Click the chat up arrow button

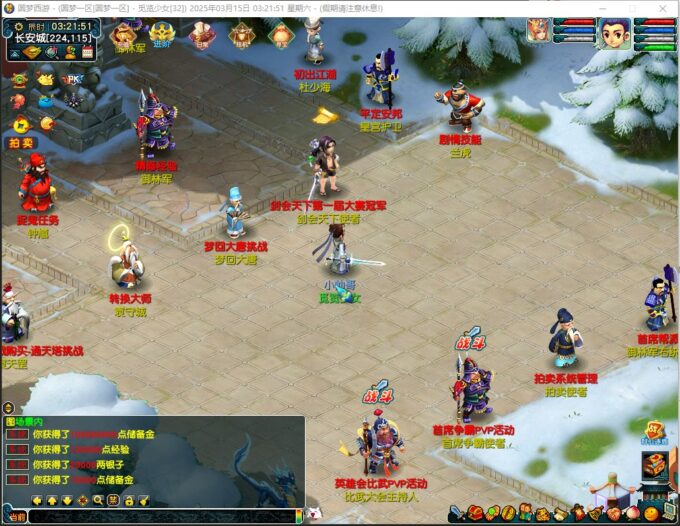(x=51, y=500)
